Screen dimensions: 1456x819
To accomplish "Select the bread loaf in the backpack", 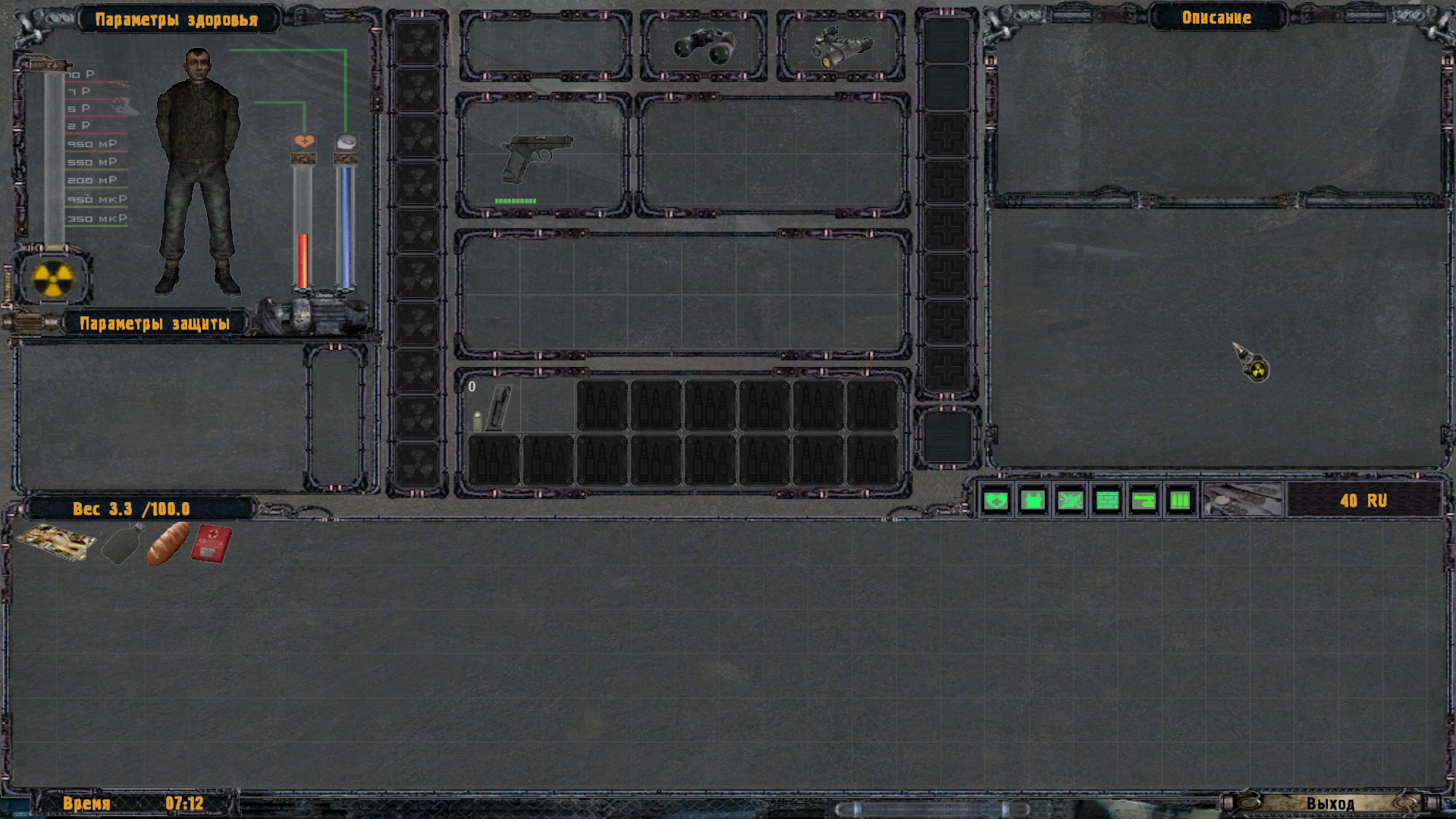I will coord(167,543).
